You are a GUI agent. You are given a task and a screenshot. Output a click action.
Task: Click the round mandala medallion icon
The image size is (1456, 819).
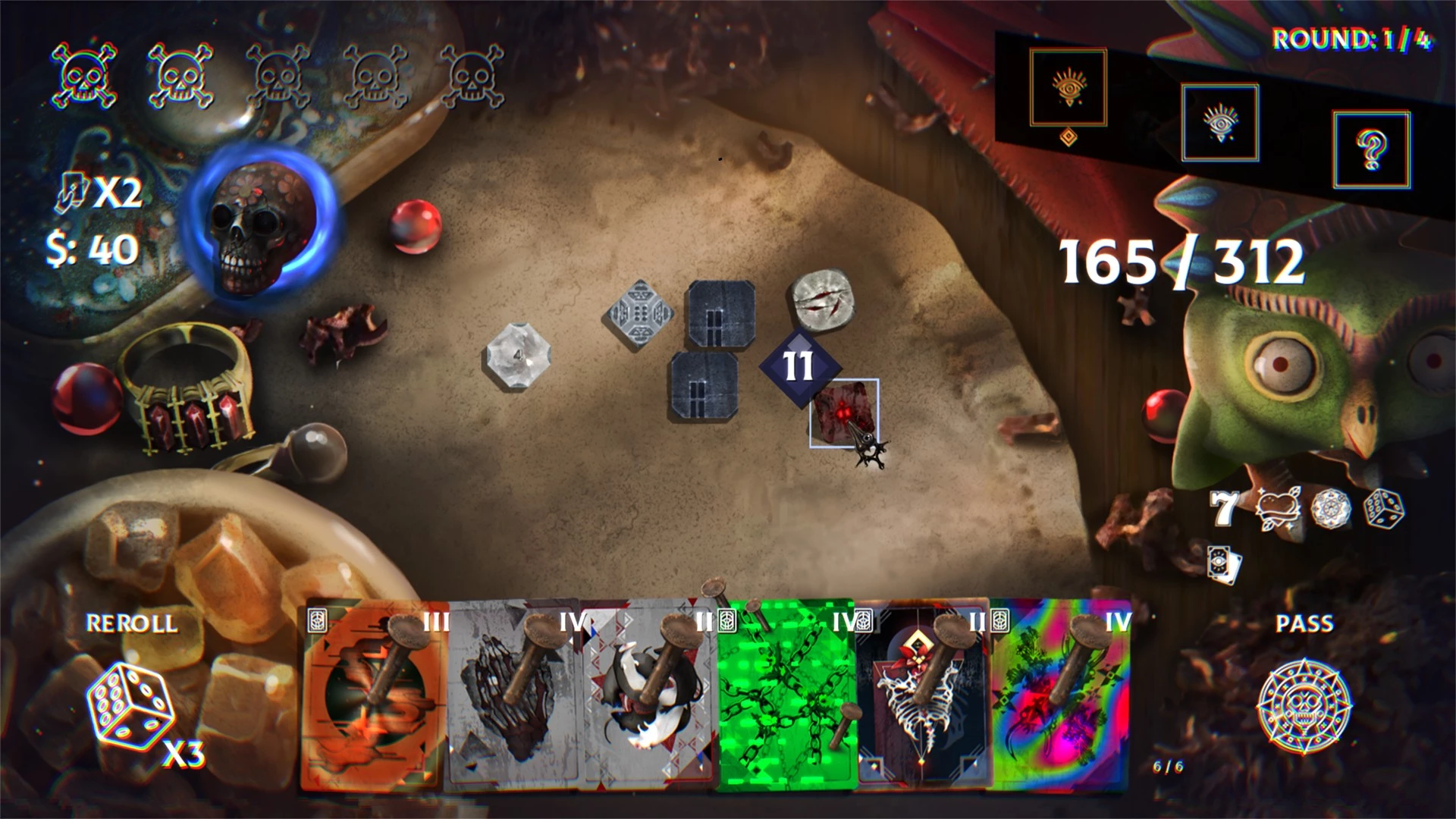click(x=1331, y=508)
